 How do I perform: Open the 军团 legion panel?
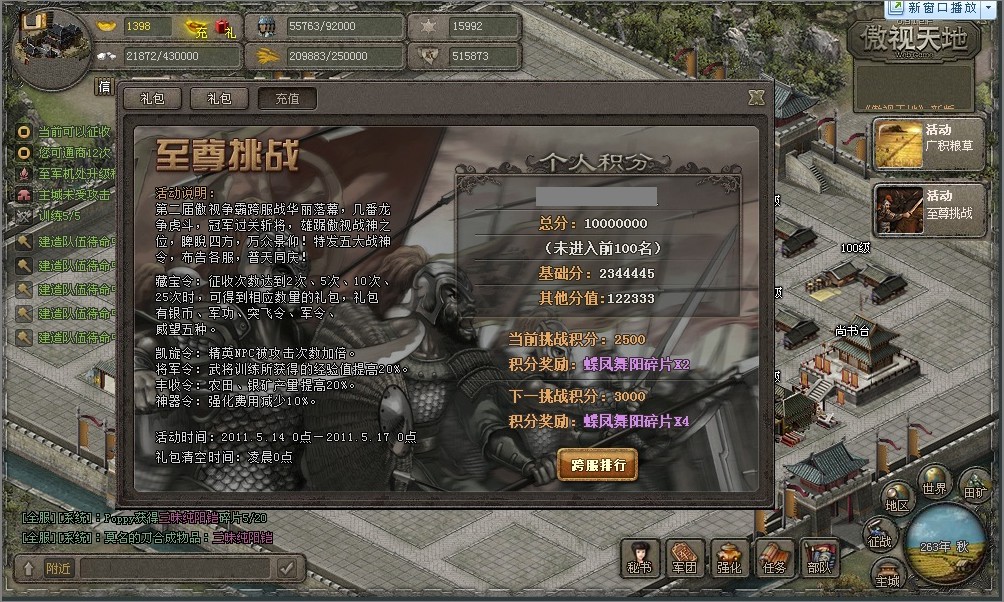pyautogui.click(x=685, y=558)
